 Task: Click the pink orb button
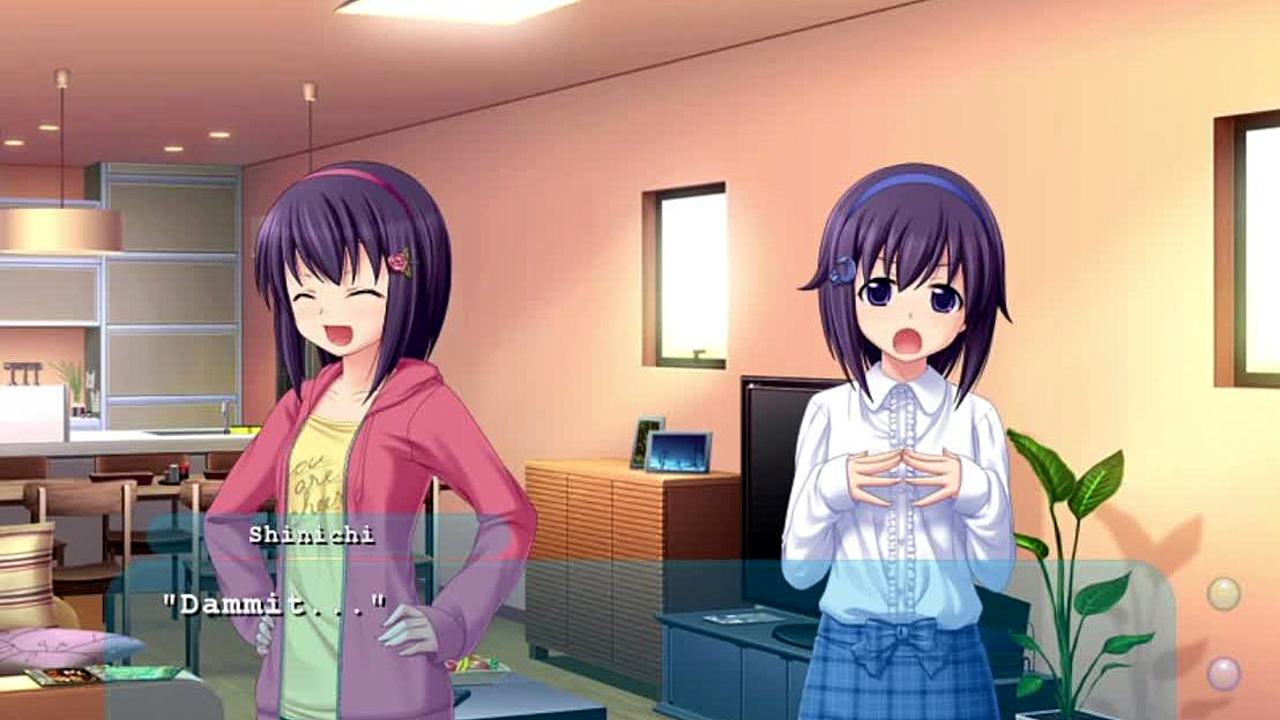[x=1223, y=673]
